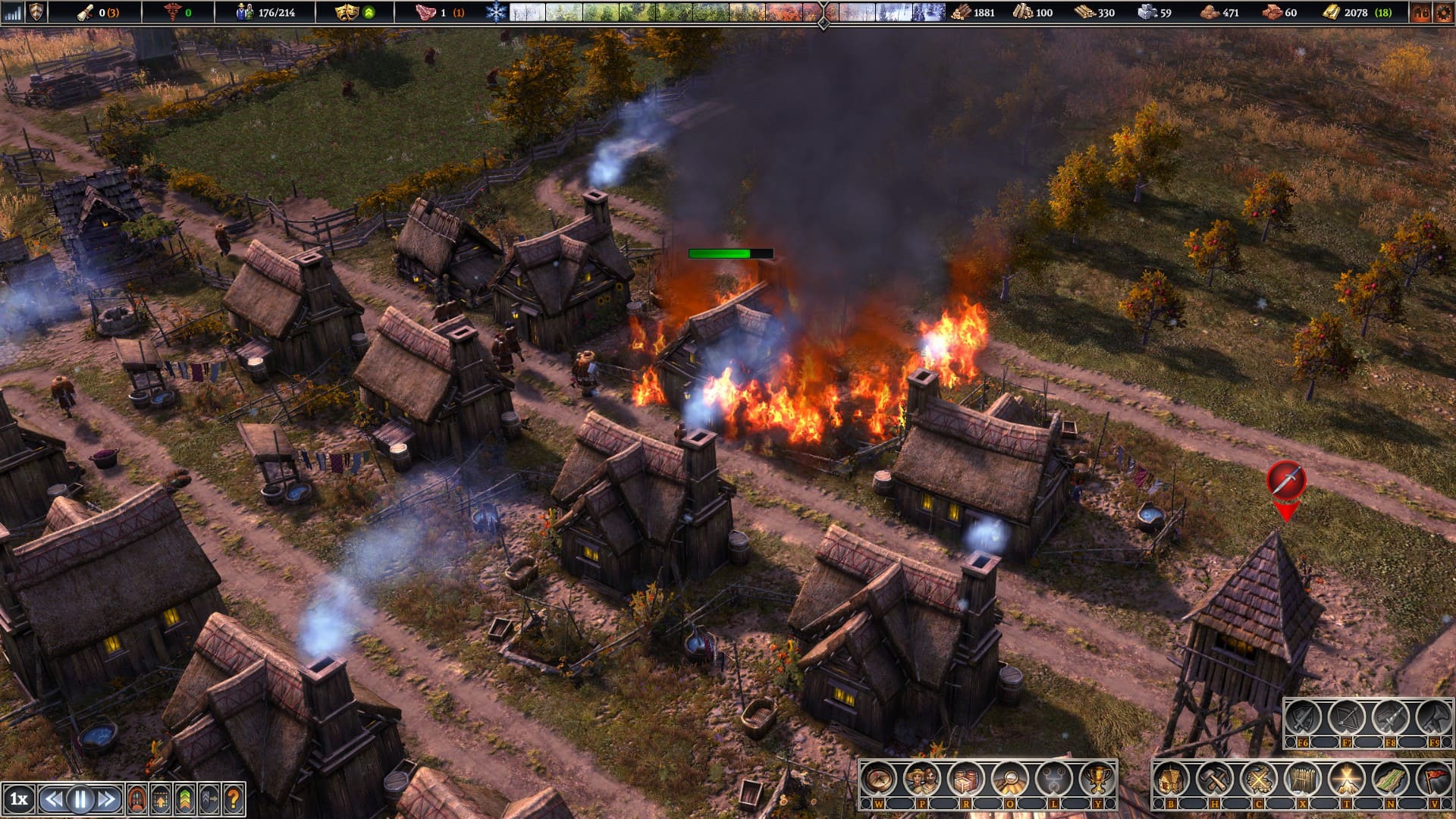The image size is (1456, 819).
Task: Select the hammer and pickaxe tool
Action: [1215, 778]
